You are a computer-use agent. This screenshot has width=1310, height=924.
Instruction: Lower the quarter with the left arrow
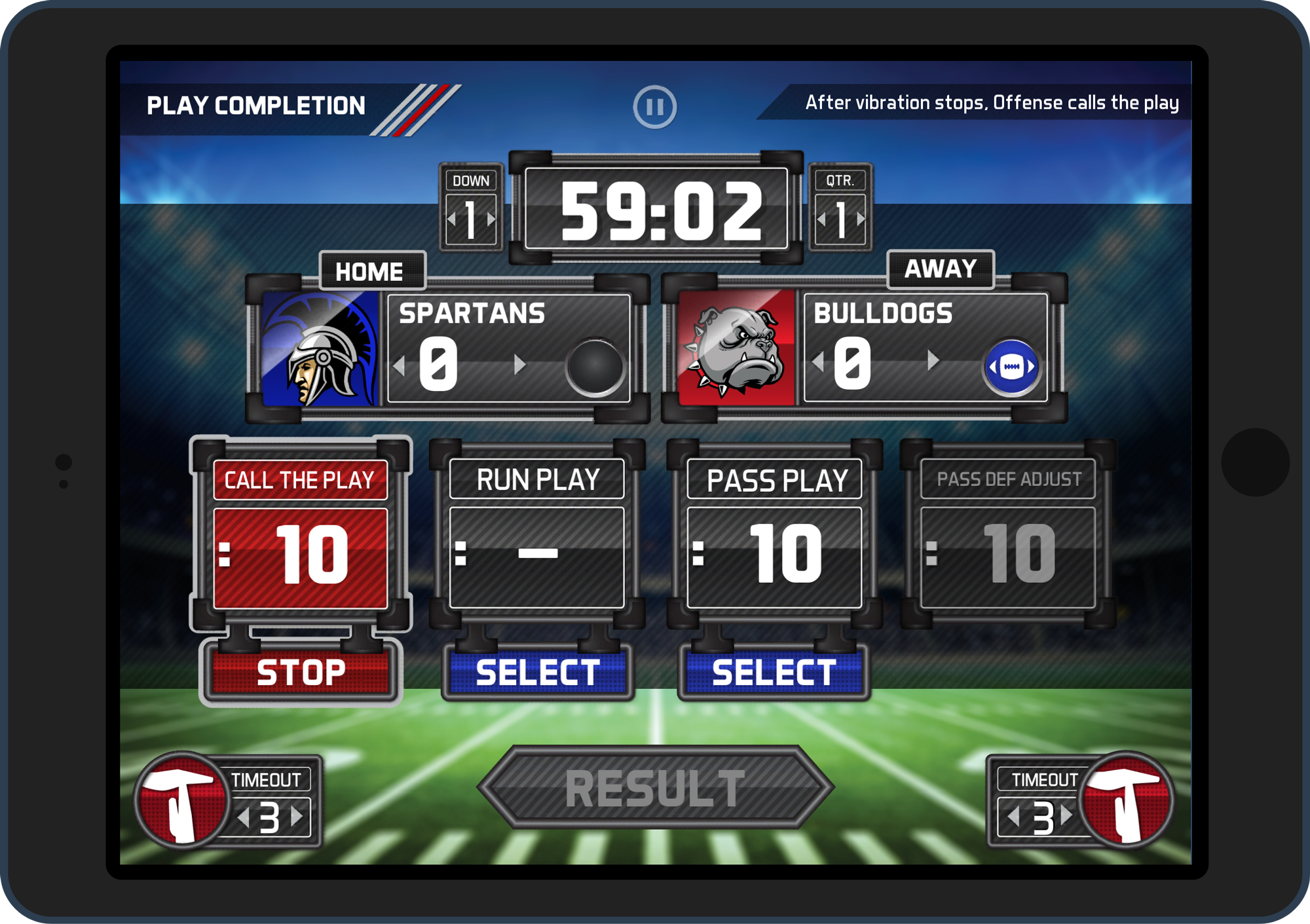coord(821,219)
